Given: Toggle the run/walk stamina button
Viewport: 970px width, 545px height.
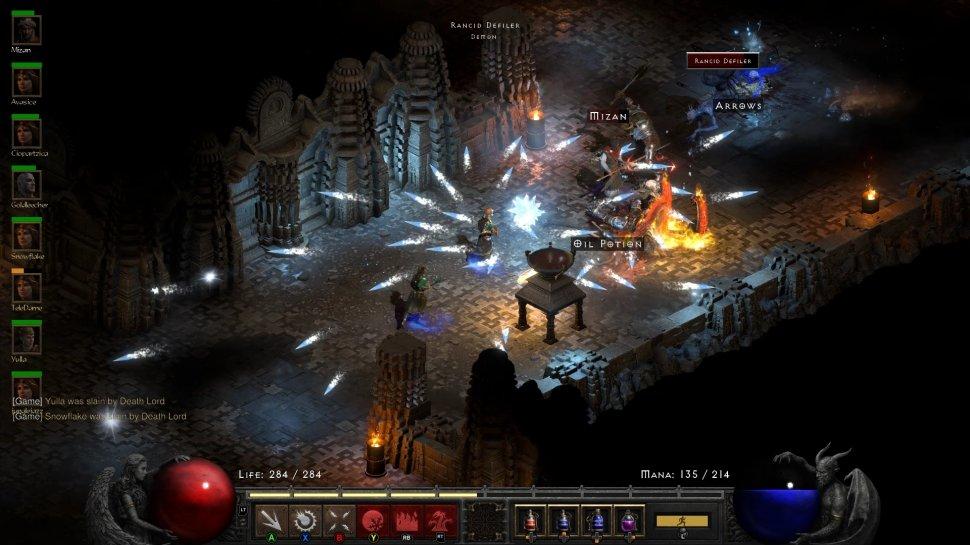Looking at the screenshot, I should click(682, 521).
